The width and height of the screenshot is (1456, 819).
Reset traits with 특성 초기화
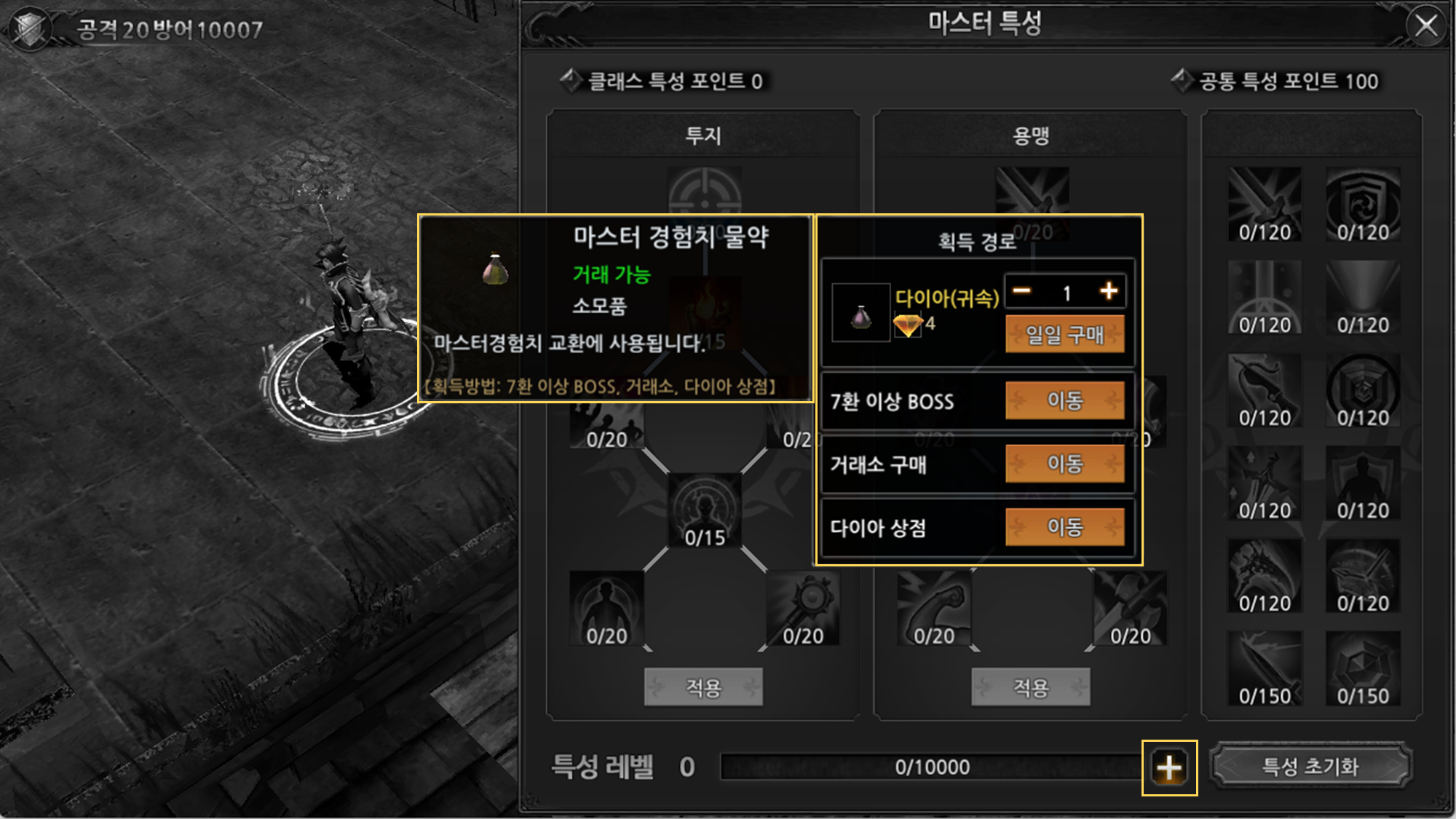pos(1310,766)
